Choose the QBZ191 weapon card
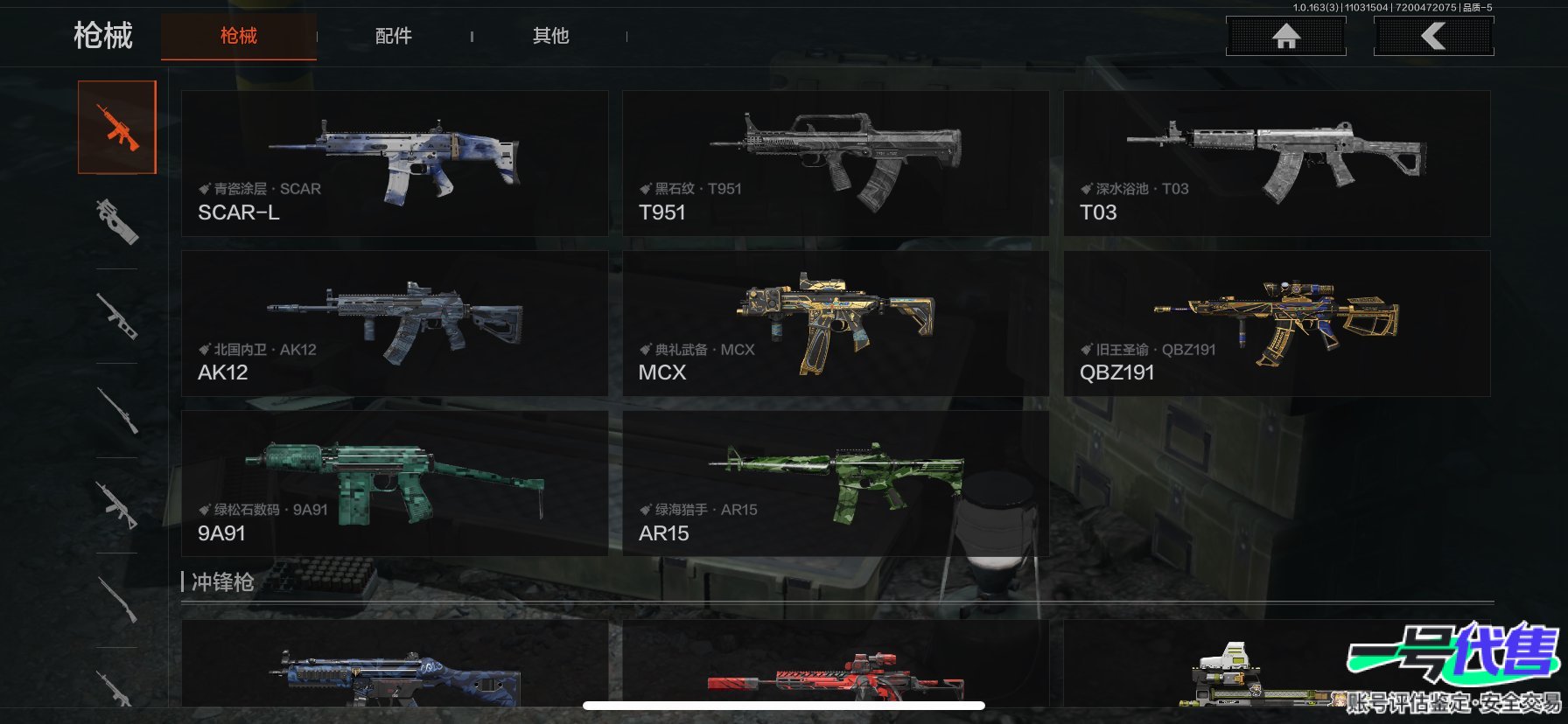The width and height of the screenshot is (1568, 724). coord(1277,324)
